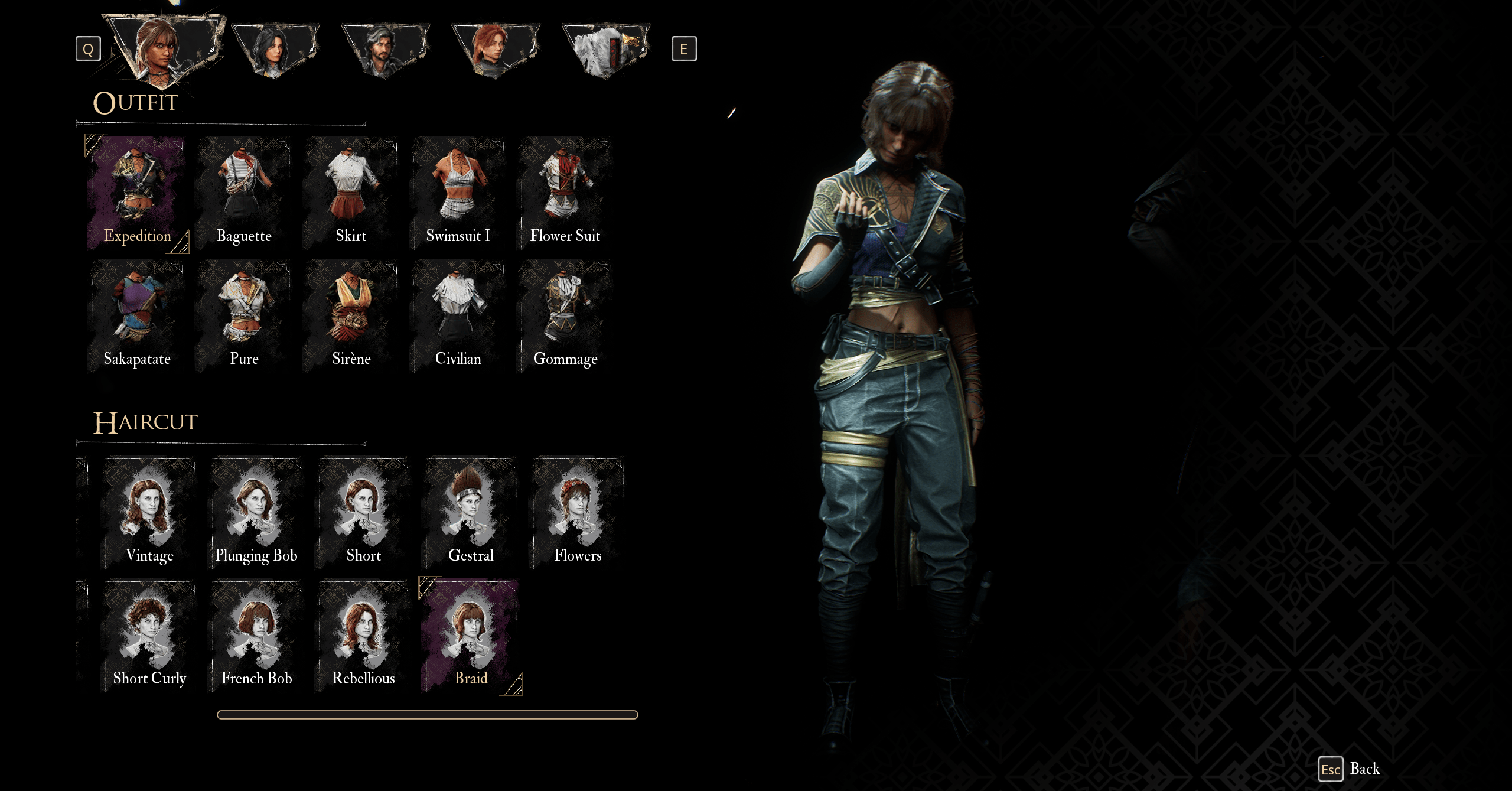Equip the Swimsuit I outfit
Viewport: 1512px width, 791px height.
[458, 193]
